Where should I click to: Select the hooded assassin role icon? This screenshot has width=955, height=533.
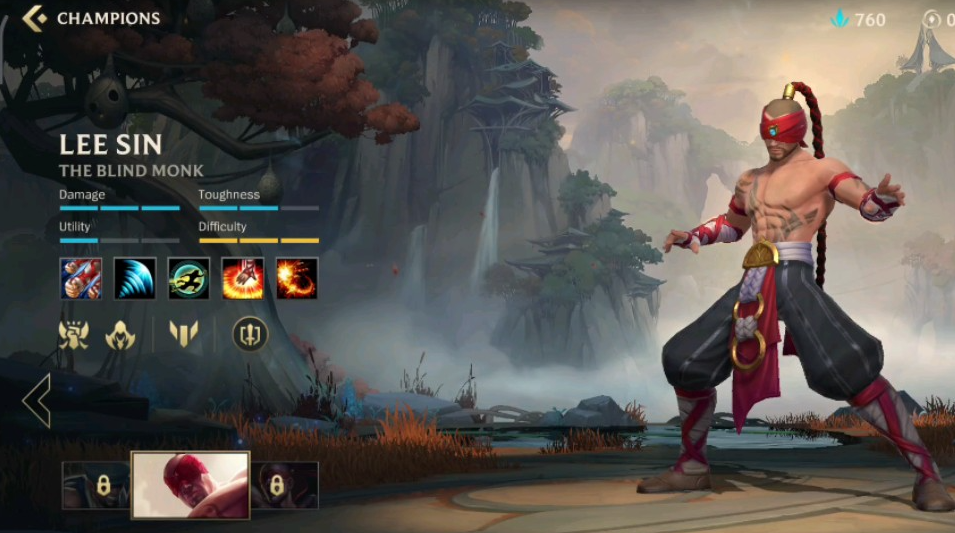pyautogui.click(x=120, y=334)
